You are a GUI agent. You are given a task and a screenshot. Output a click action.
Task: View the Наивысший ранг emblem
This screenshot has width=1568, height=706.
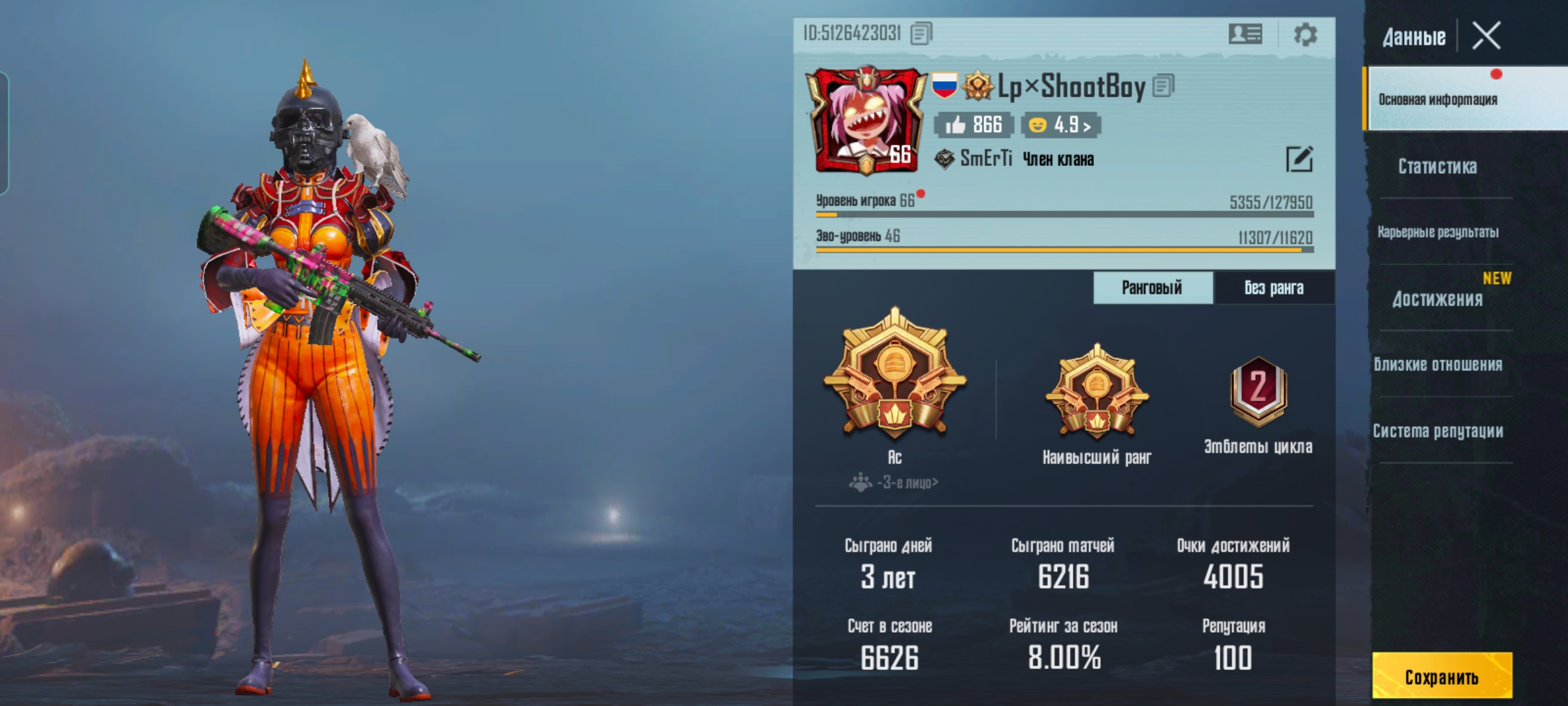[1097, 392]
